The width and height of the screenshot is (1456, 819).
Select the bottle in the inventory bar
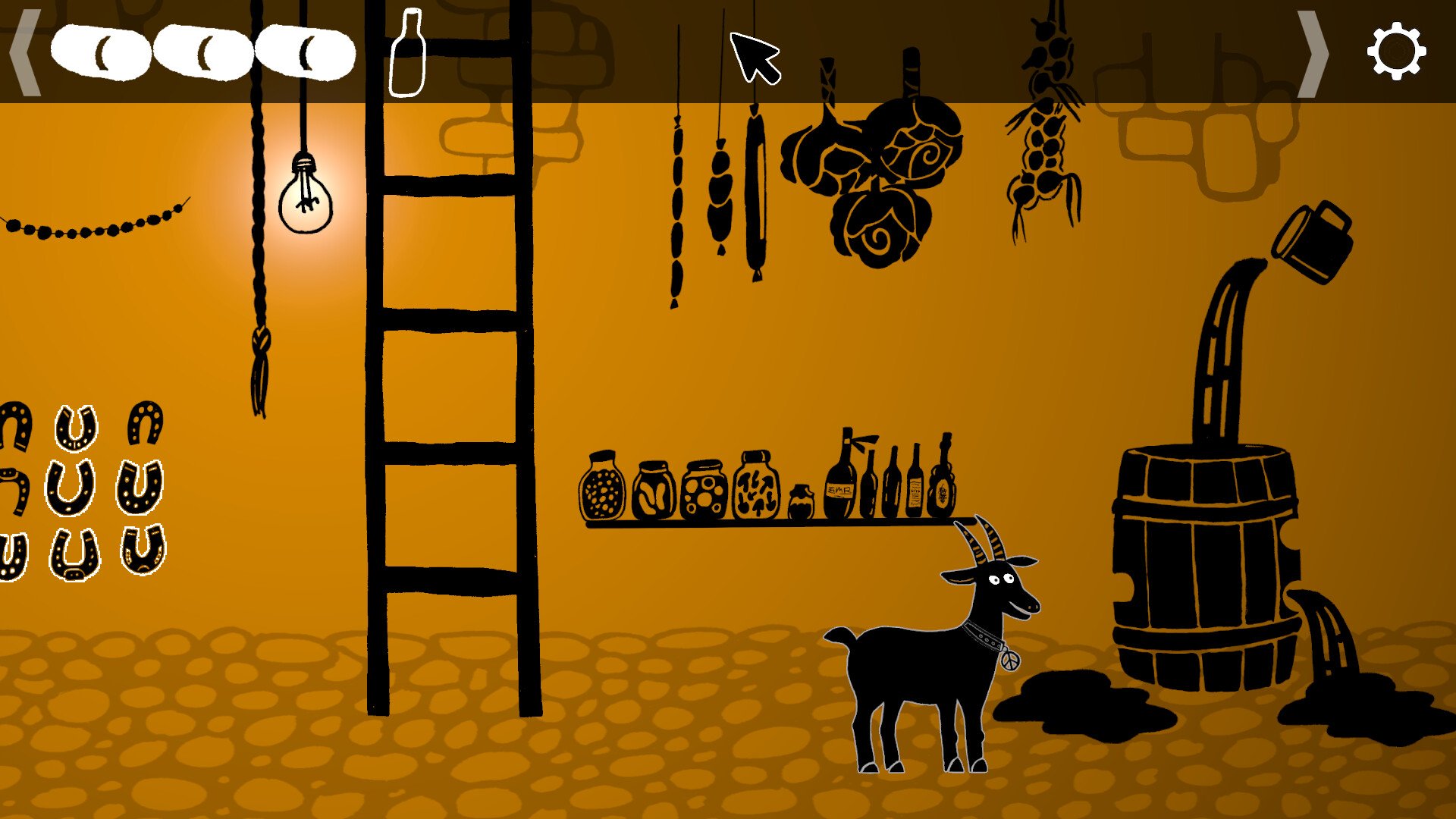tap(408, 53)
